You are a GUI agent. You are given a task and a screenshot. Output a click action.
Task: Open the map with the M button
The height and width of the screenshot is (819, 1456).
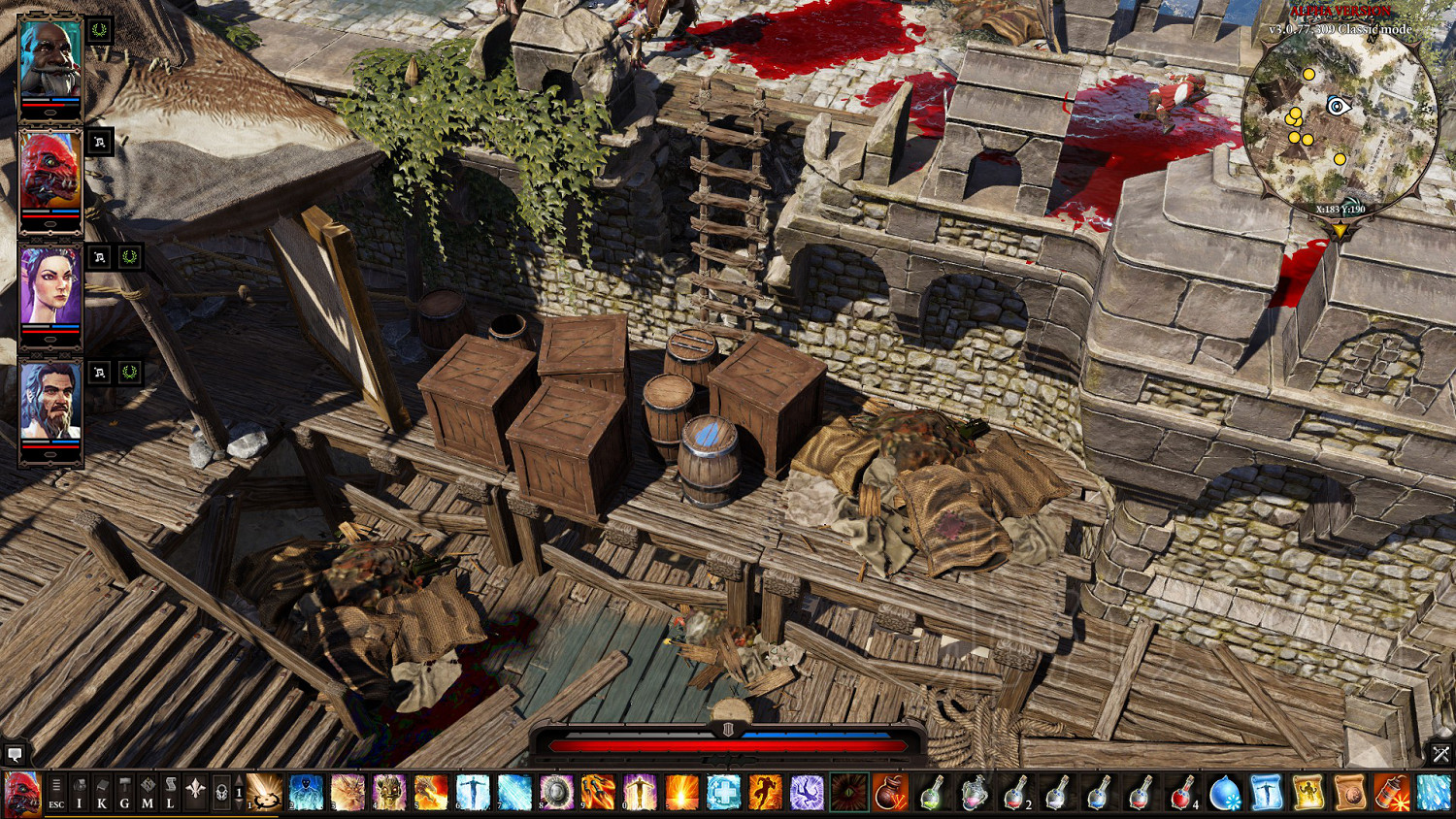point(148,792)
